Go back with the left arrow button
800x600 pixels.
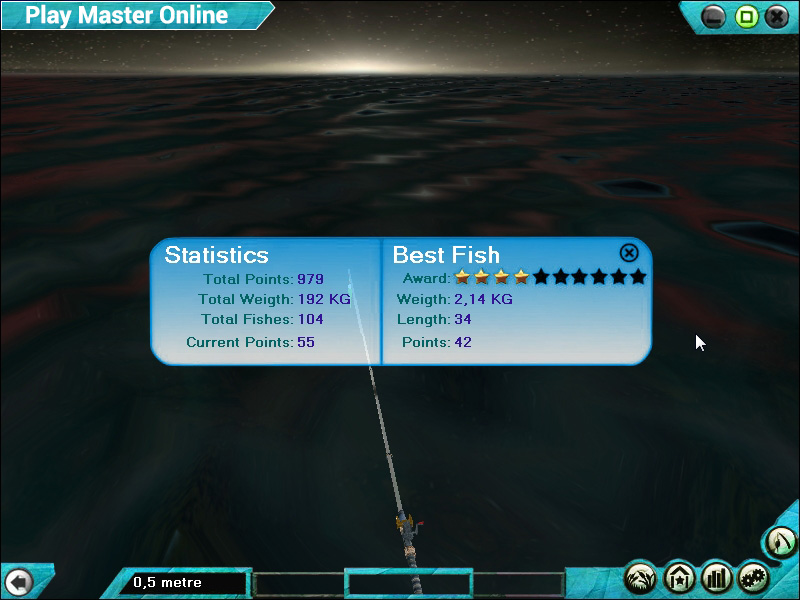click(18, 581)
